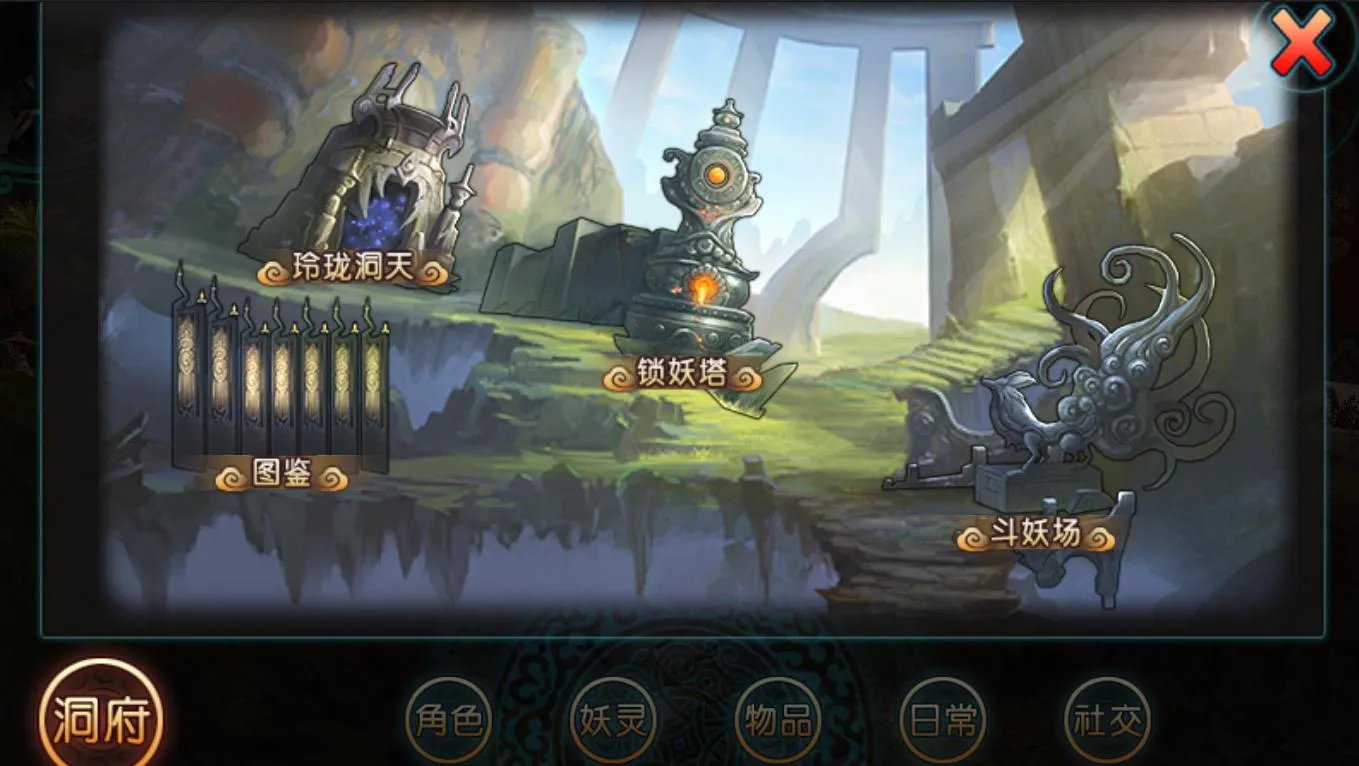Click the 斗妖场 name banner

click(1035, 534)
